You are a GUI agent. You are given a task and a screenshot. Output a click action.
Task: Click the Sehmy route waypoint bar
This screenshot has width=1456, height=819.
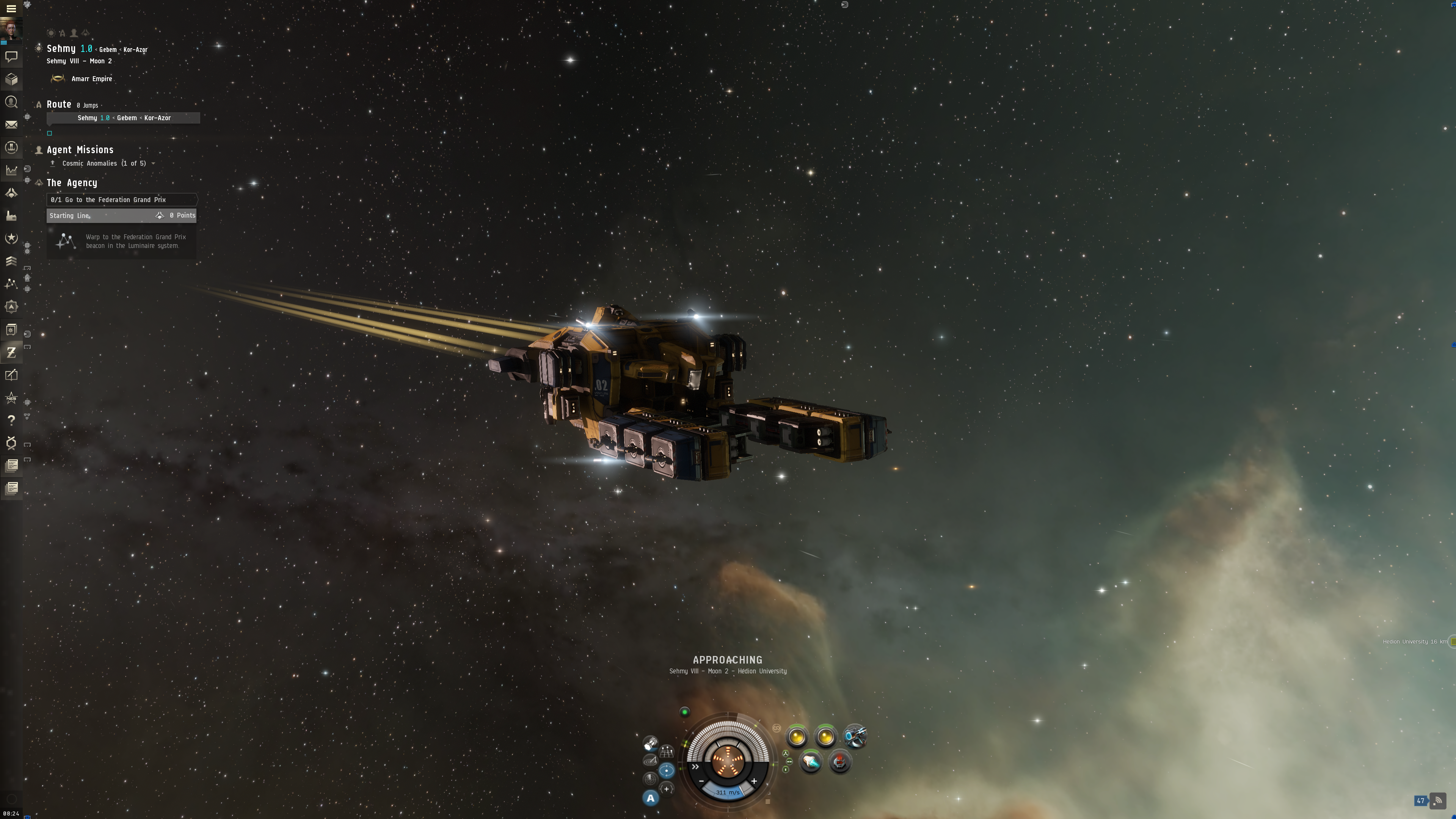(123, 118)
